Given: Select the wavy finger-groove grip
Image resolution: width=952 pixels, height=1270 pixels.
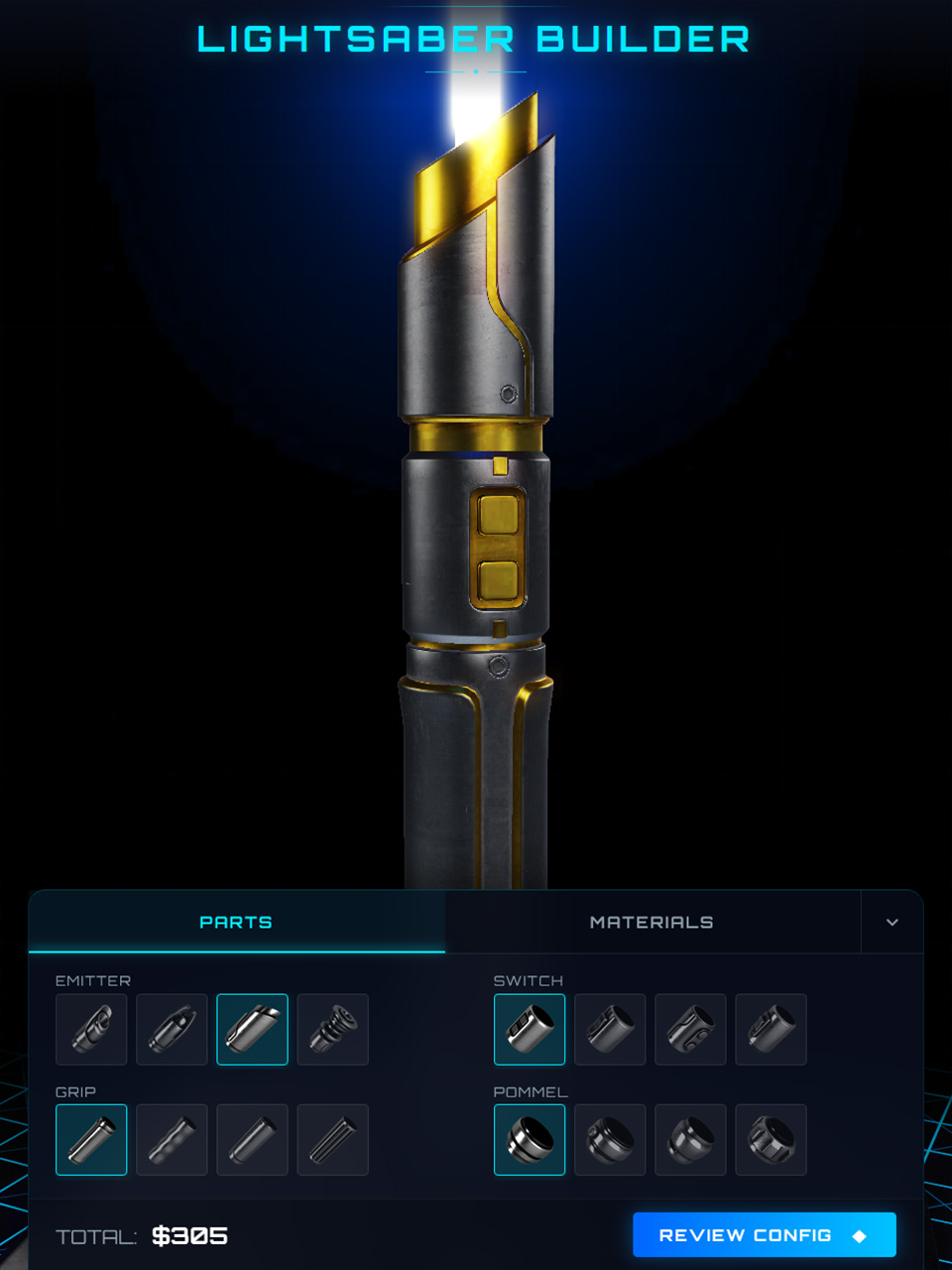Looking at the screenshot, I should [172, 1140].
